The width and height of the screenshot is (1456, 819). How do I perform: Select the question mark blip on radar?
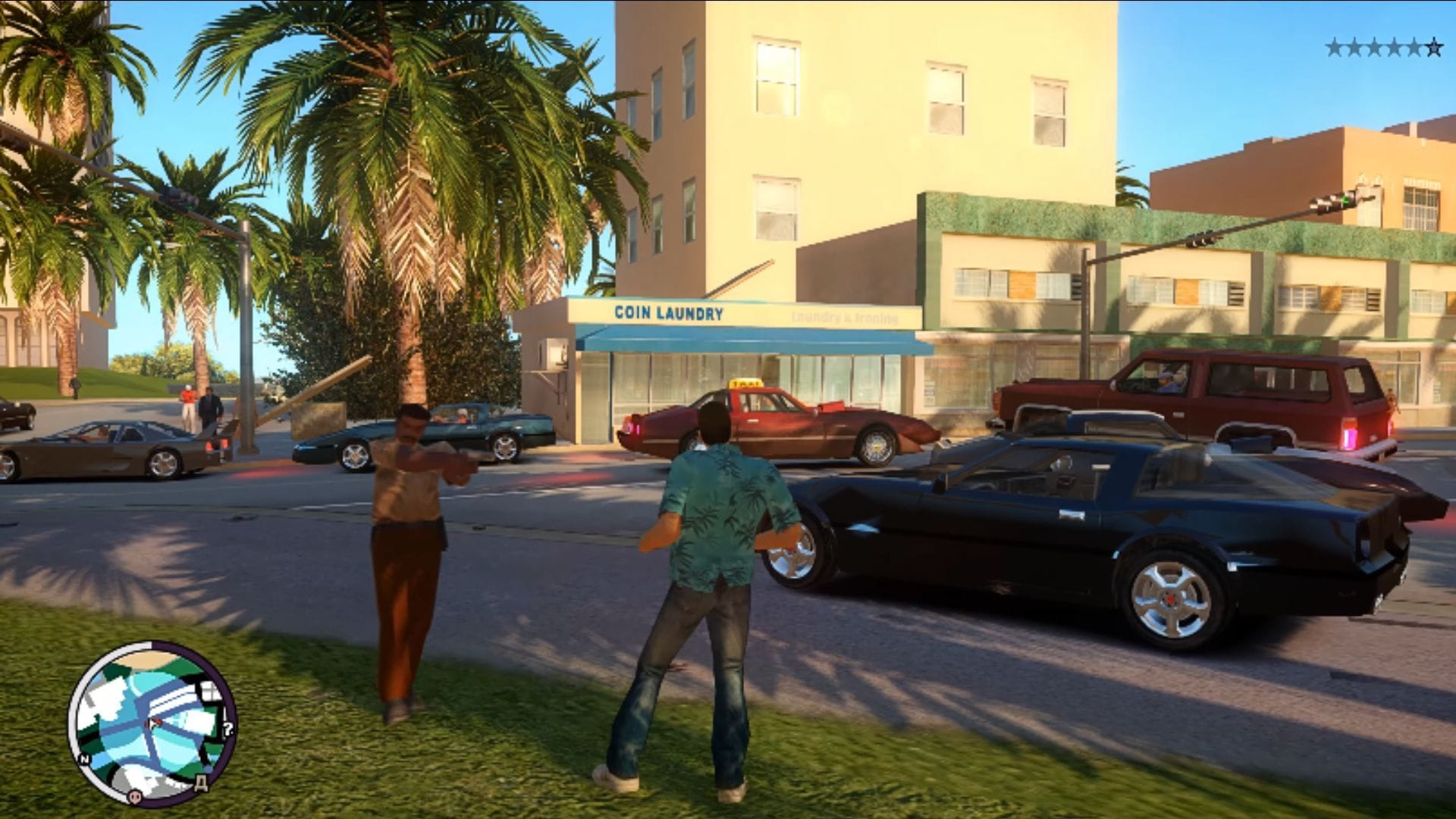pyautogui.click(x=228, y=730)
